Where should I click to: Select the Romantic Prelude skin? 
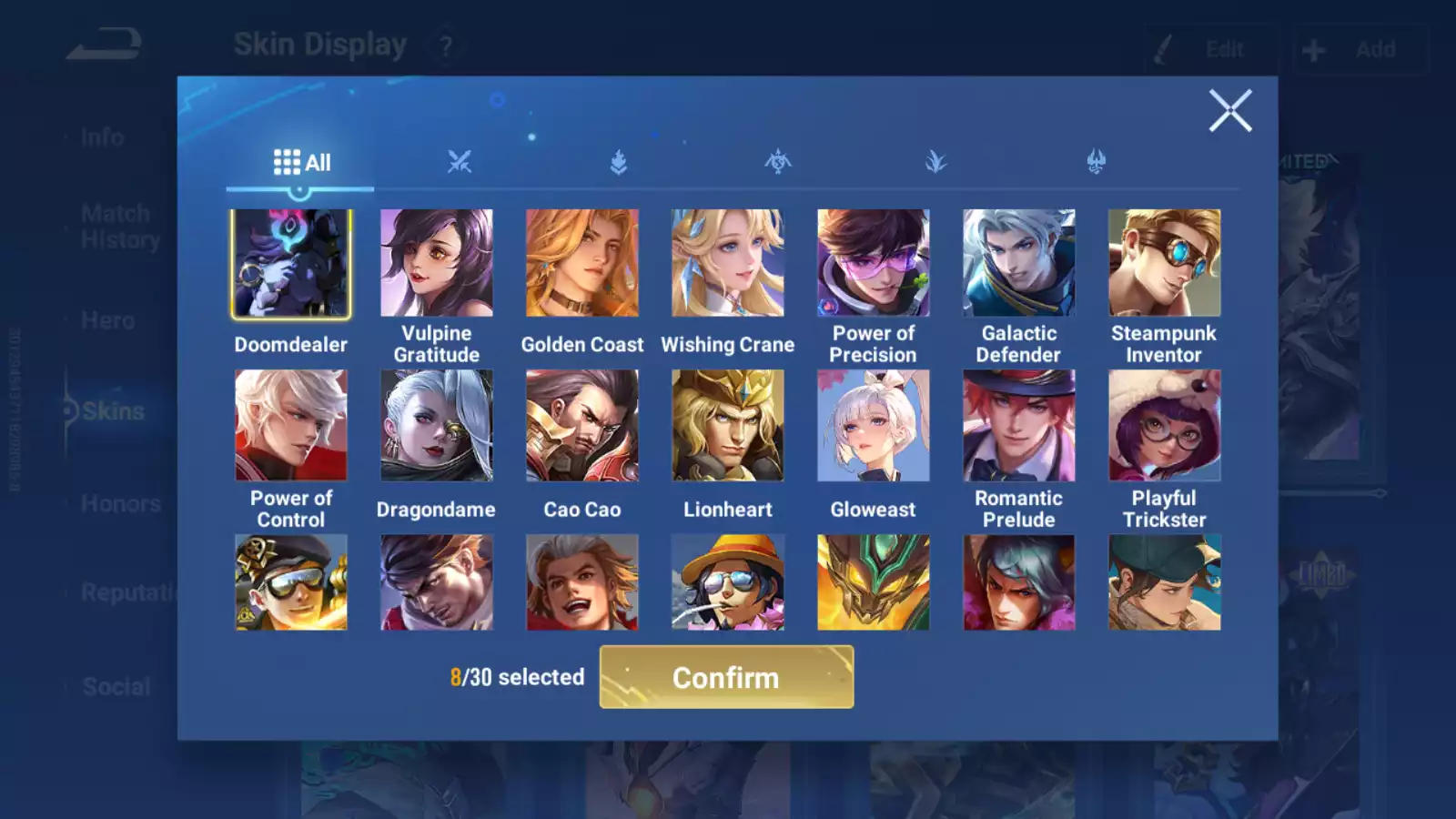1019,425
